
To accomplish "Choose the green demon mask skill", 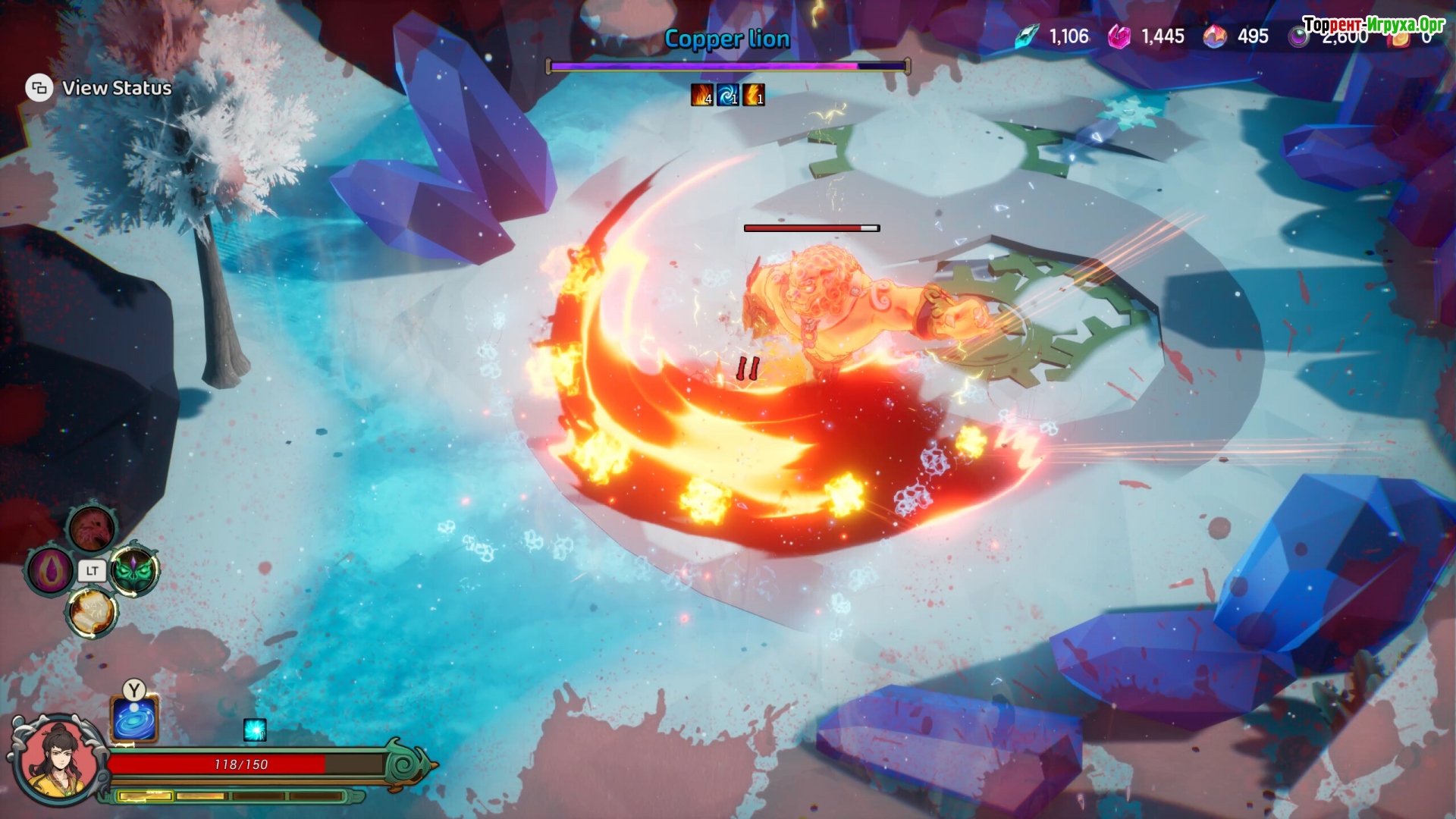I will pos(135,570).
